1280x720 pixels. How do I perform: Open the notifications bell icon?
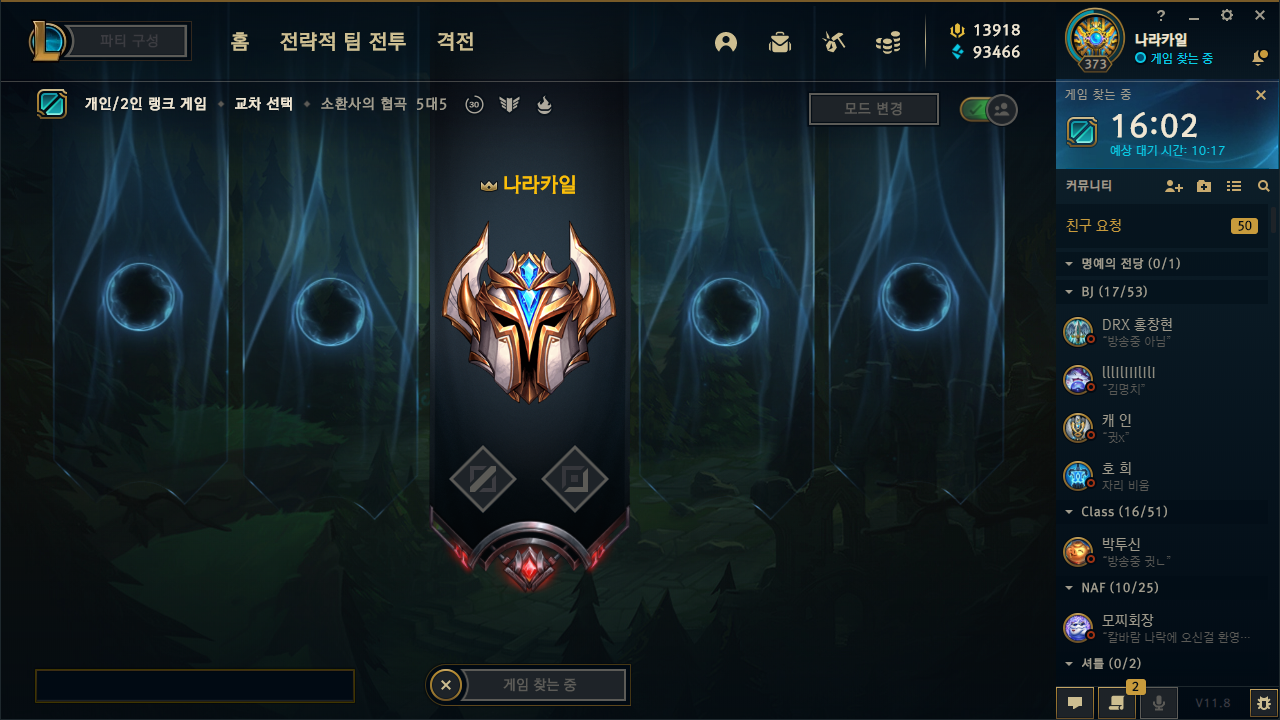[x=1259, y=59]
